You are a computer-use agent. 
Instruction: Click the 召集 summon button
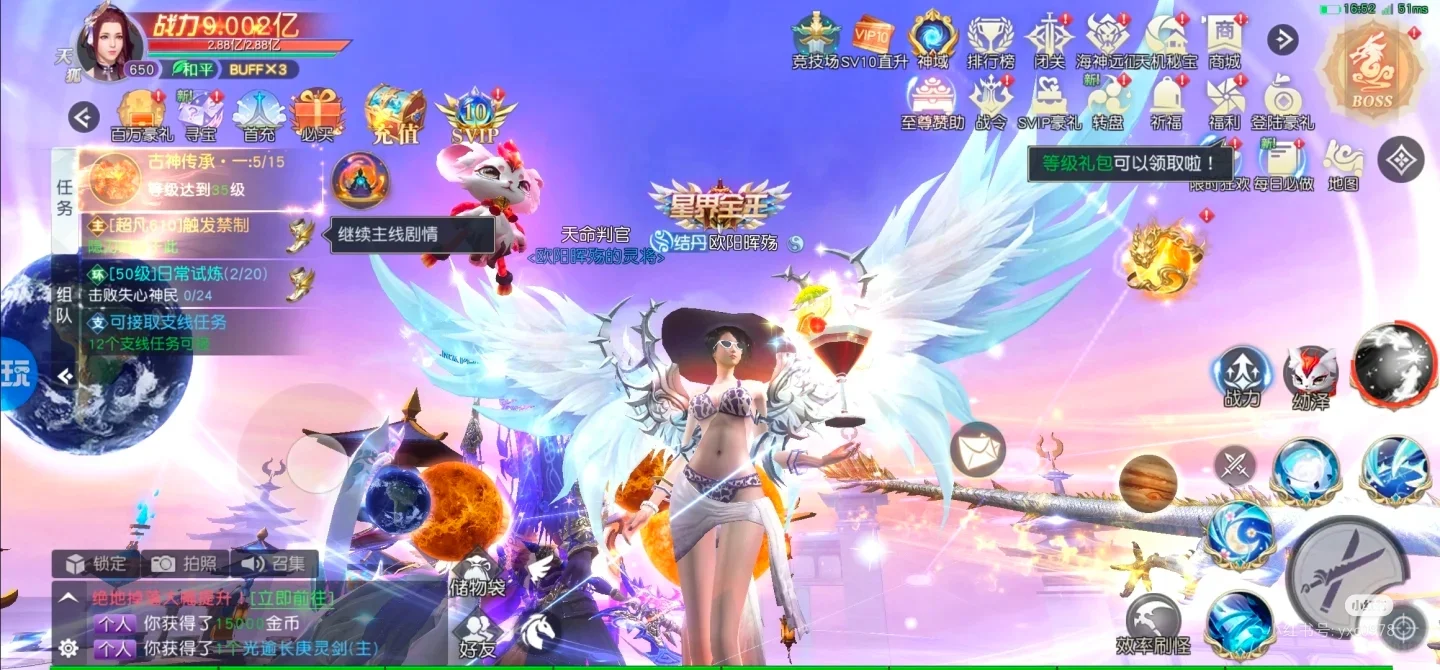[274, 563]
